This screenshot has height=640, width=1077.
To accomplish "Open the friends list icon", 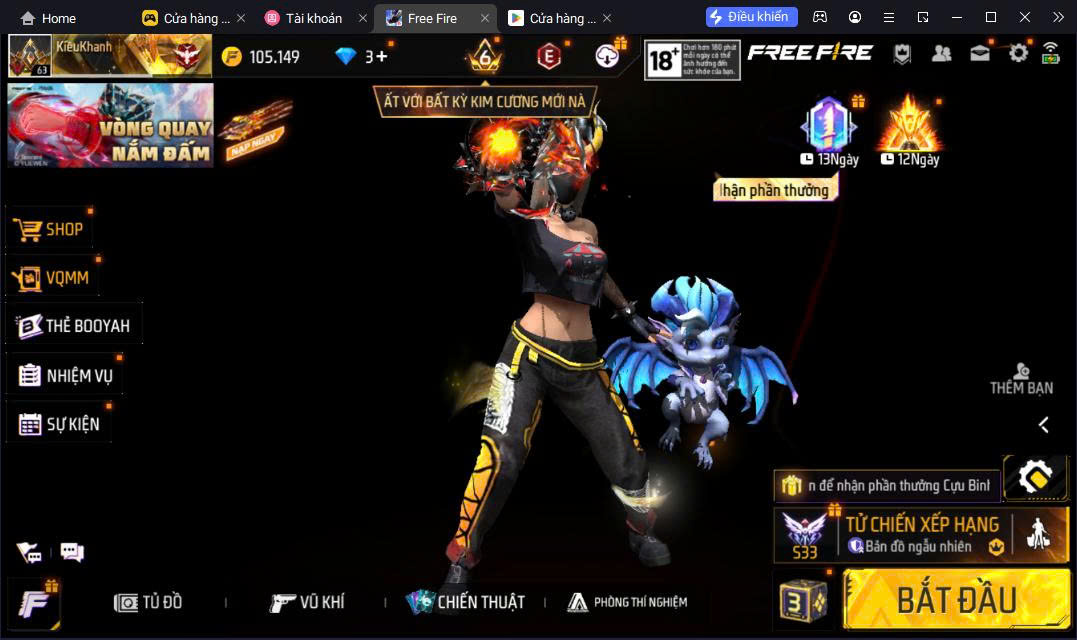I will (941, 54).
